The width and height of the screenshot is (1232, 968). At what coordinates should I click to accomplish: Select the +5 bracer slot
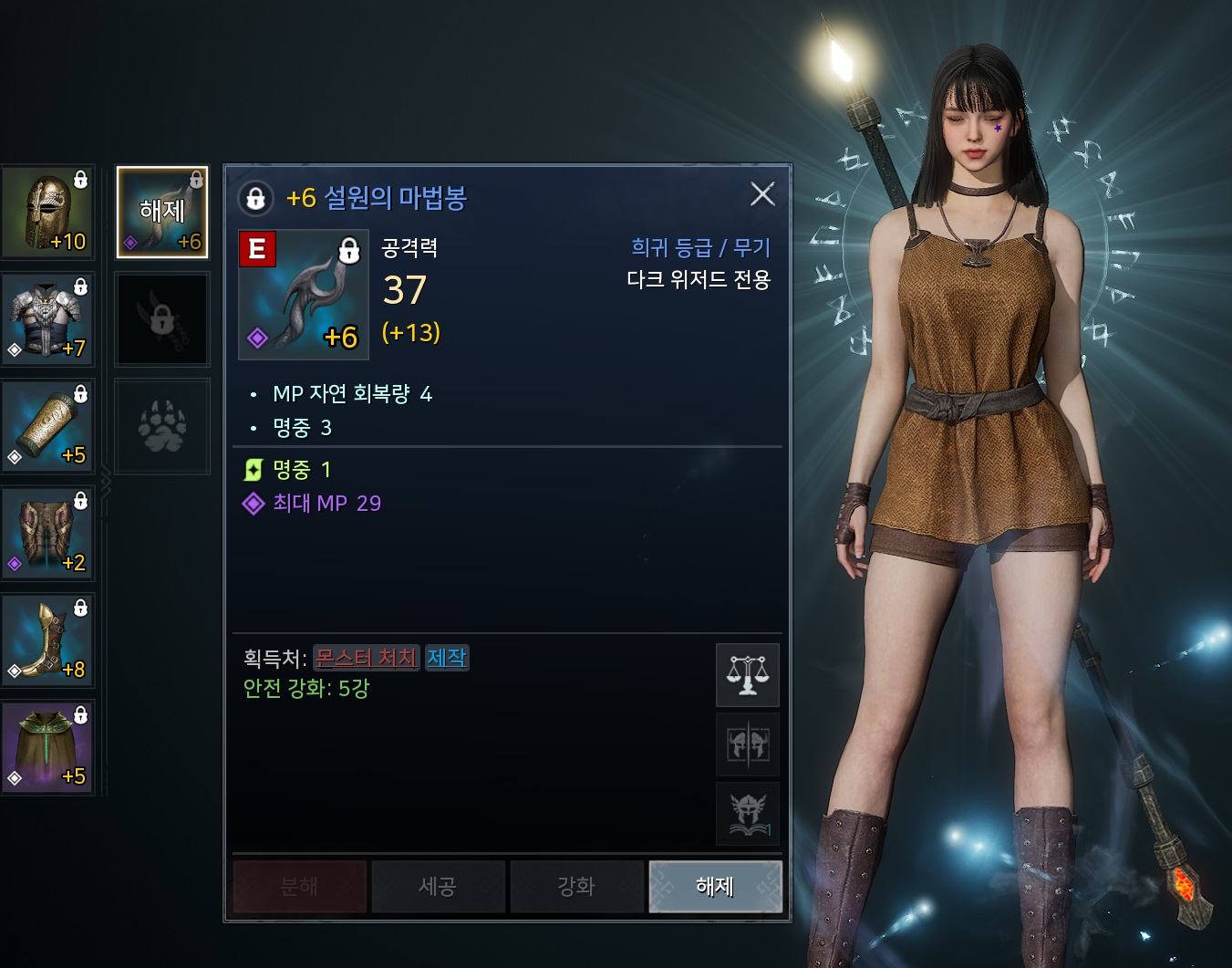[47, 426]
